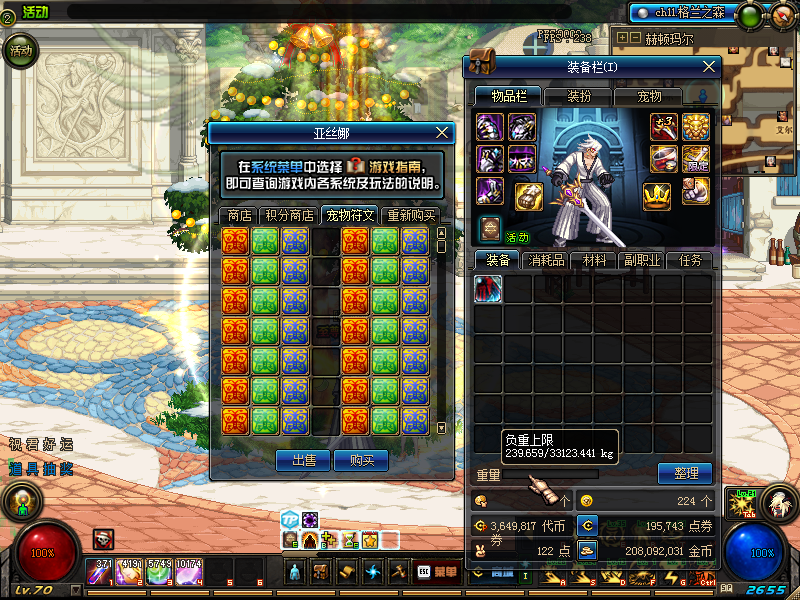The height and width of the screenshot is (600, 800).
Task: Click the golden lion head equipment slot
Action: (696, 126)
